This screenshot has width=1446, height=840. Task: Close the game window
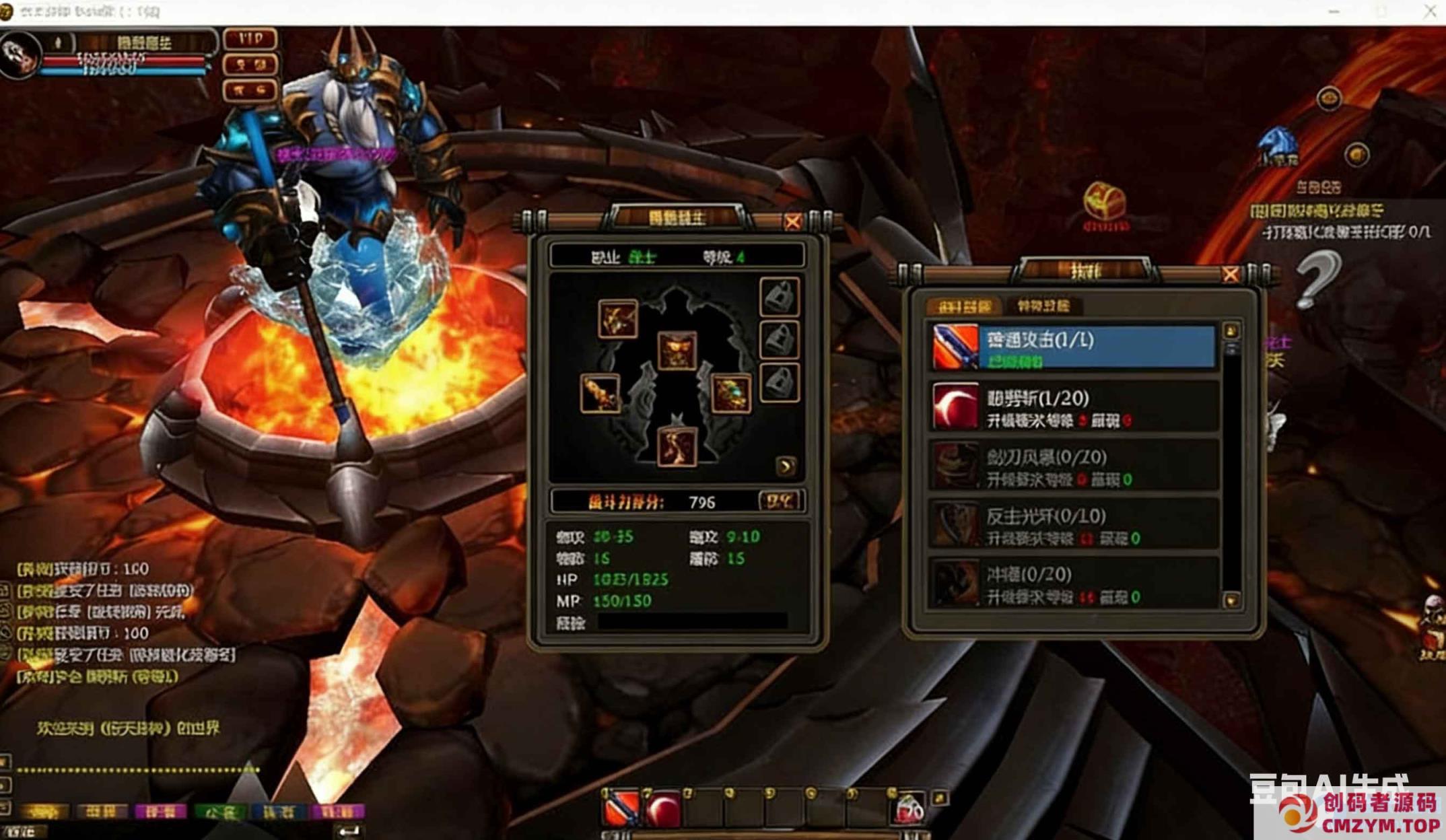[1429, 11]
